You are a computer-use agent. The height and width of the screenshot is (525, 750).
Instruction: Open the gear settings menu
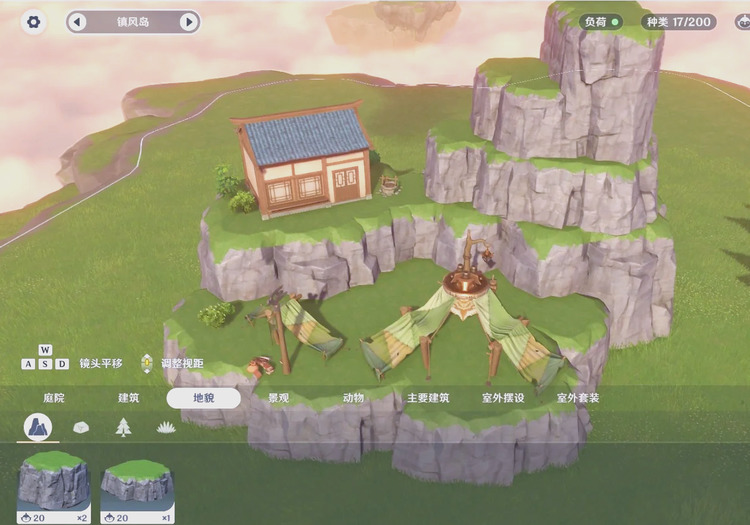coord(34,22)
